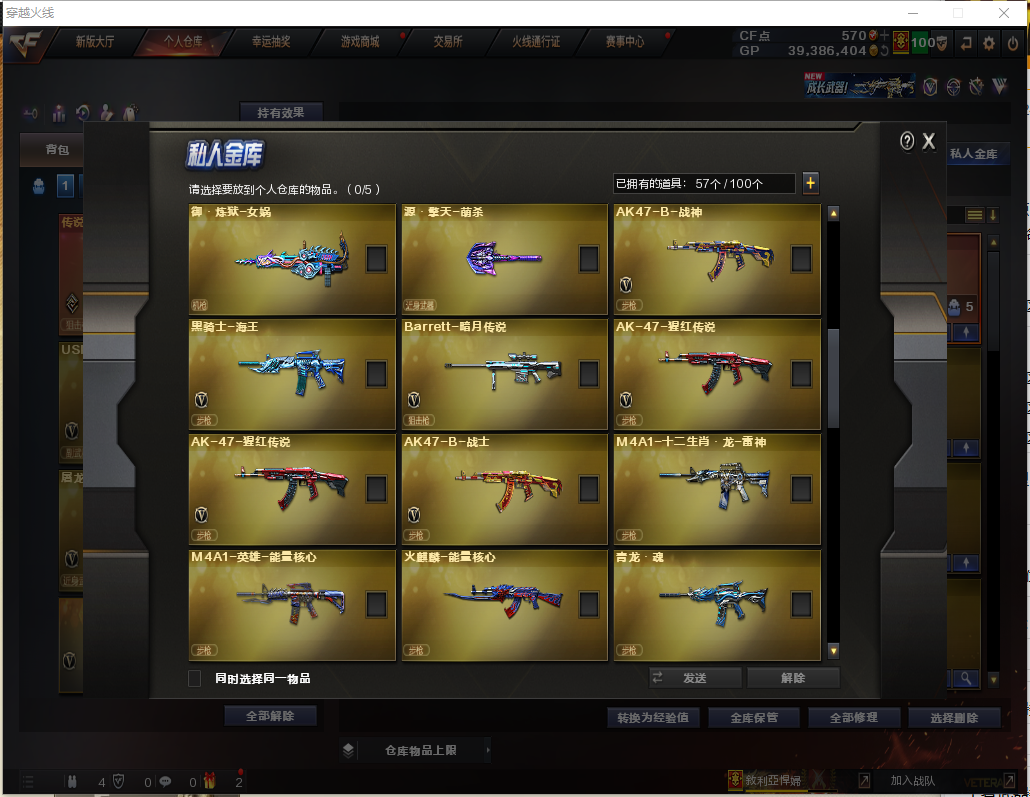Open the settings gear icon
The image size is (1030, 797).
coord(989,42)
